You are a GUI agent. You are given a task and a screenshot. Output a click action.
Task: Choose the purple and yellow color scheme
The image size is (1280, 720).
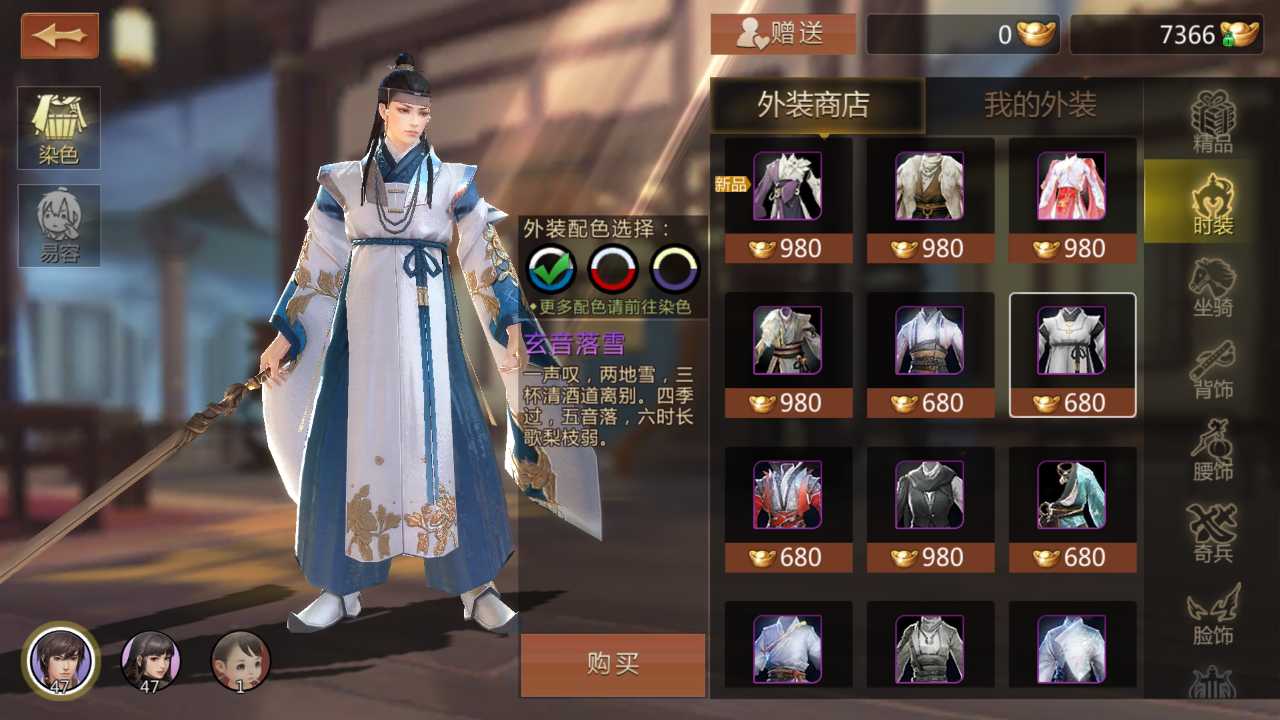coord(675,268)
